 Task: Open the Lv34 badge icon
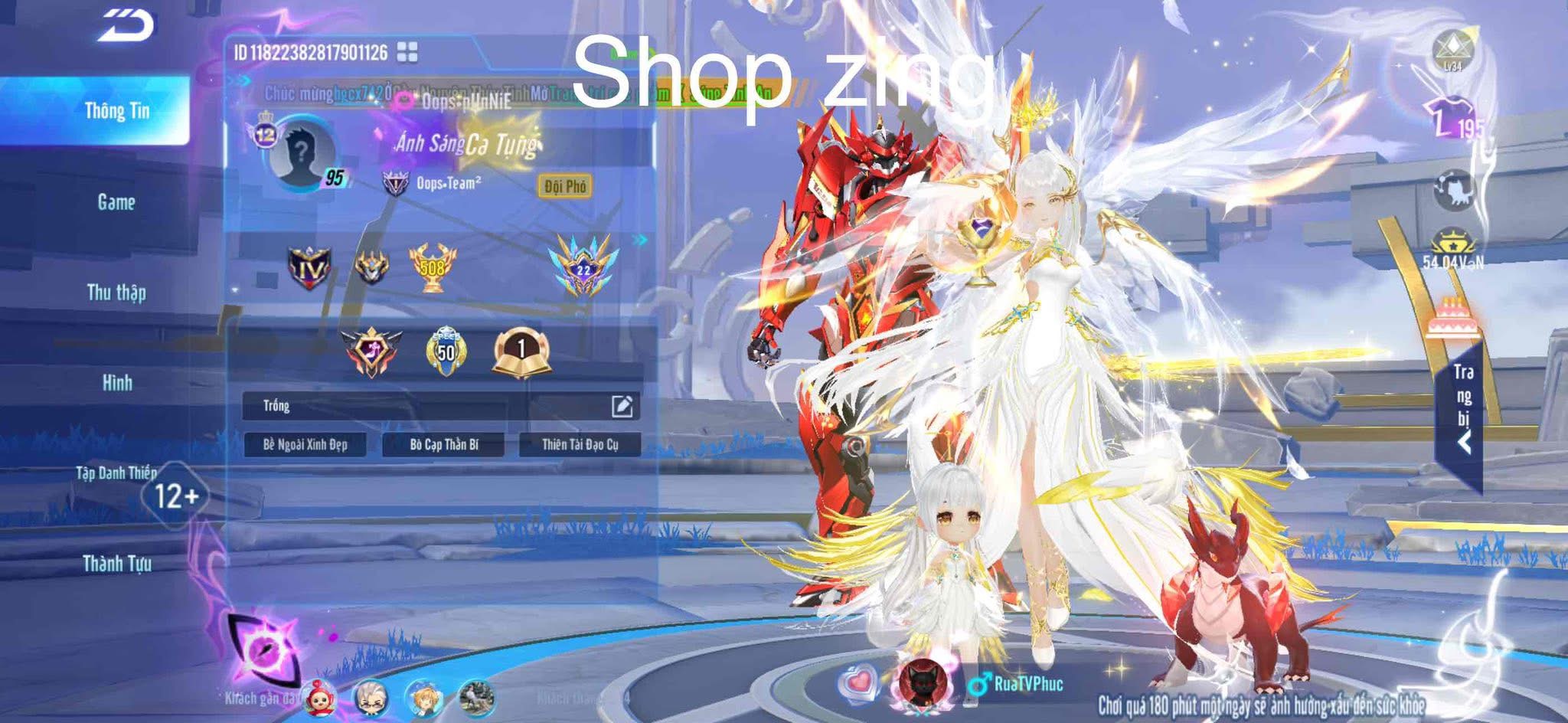1452,51
